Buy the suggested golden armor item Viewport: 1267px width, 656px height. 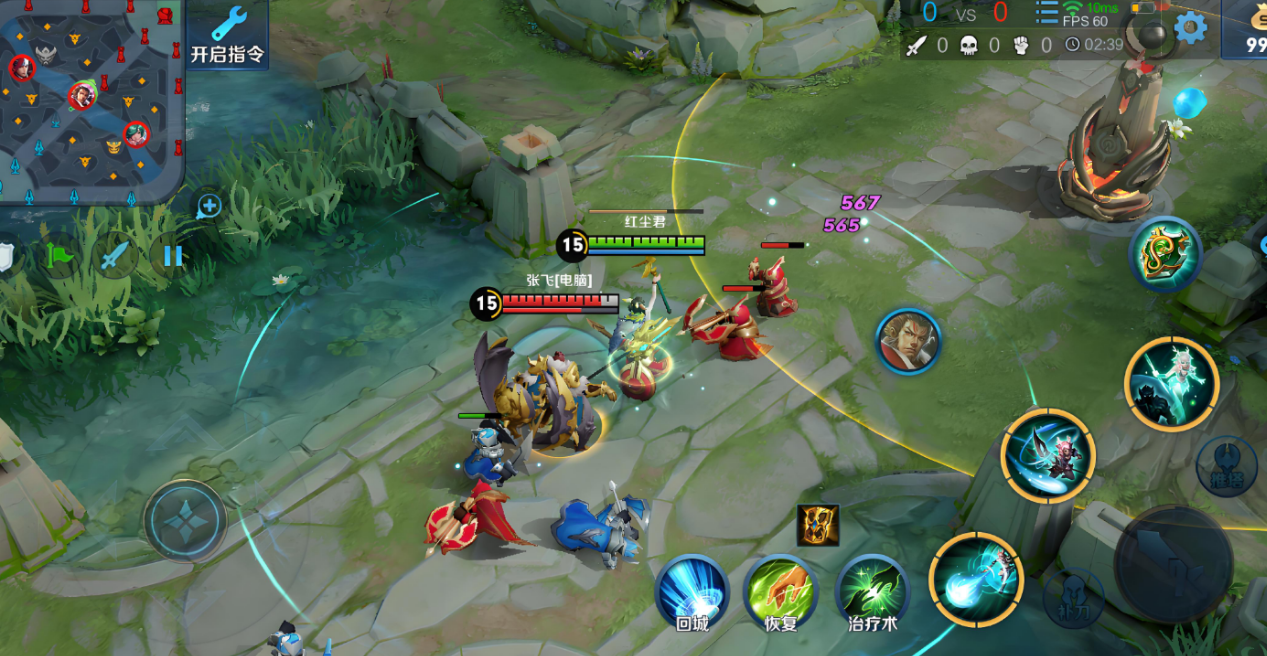point(817,525)
